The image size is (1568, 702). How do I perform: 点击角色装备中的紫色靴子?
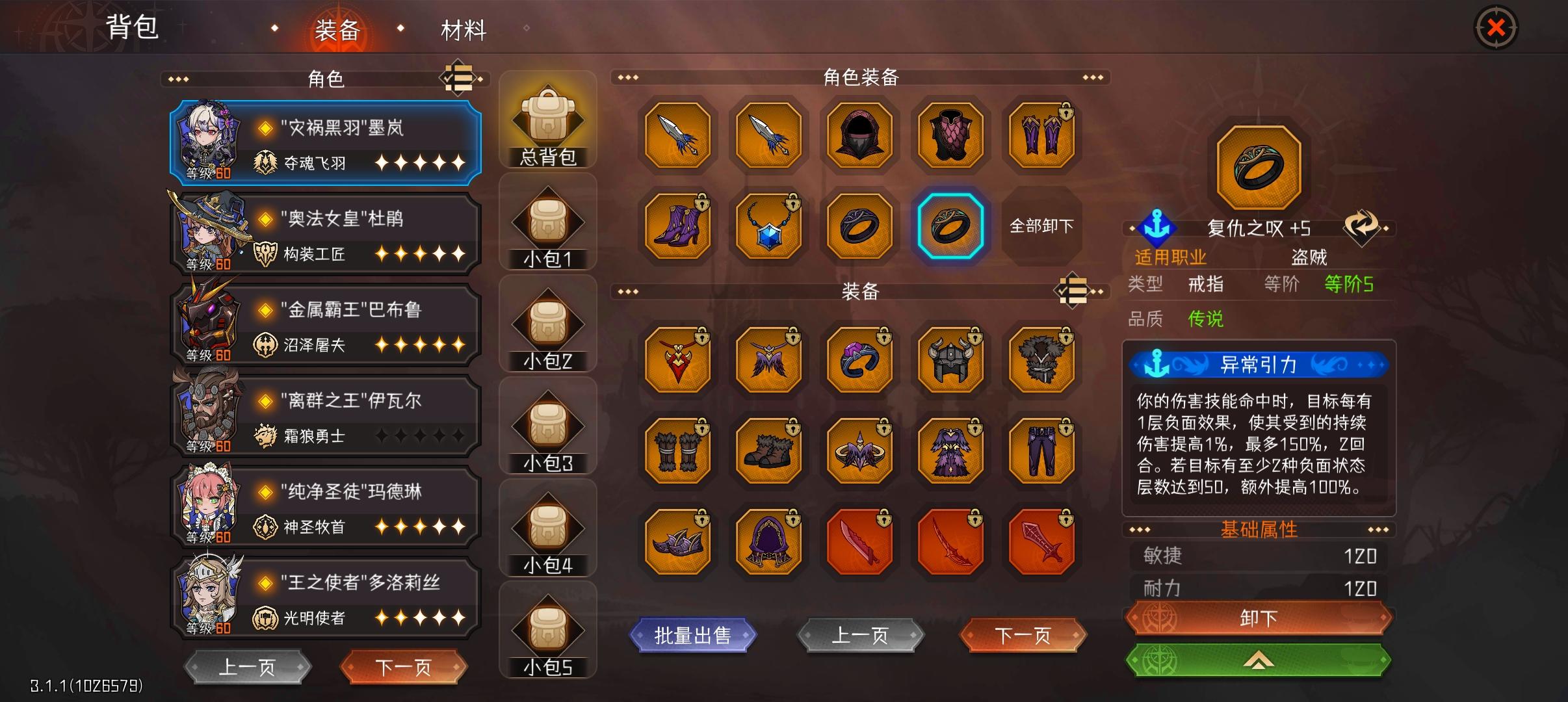click(x=677, y=226)
